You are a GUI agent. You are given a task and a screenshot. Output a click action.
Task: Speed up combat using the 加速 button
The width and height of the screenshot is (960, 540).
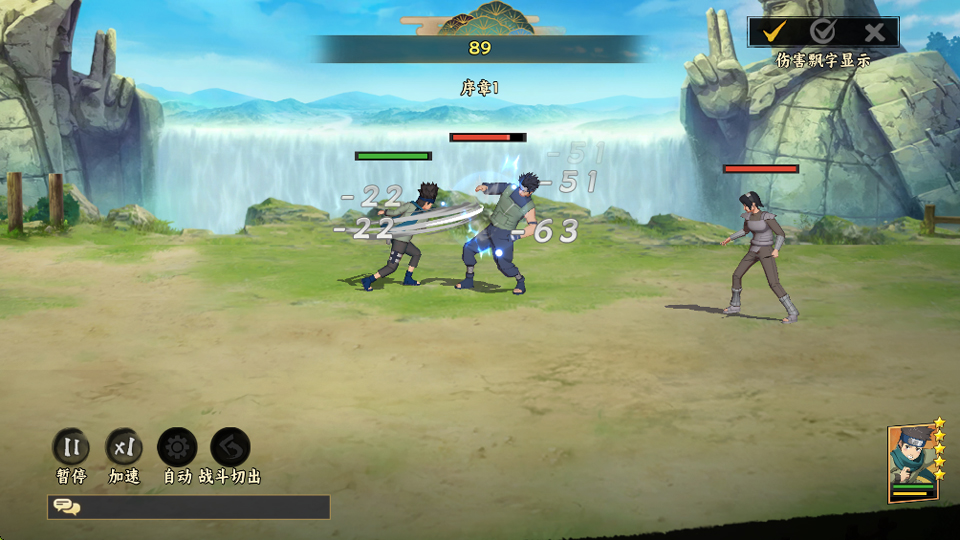coord(124,448)
